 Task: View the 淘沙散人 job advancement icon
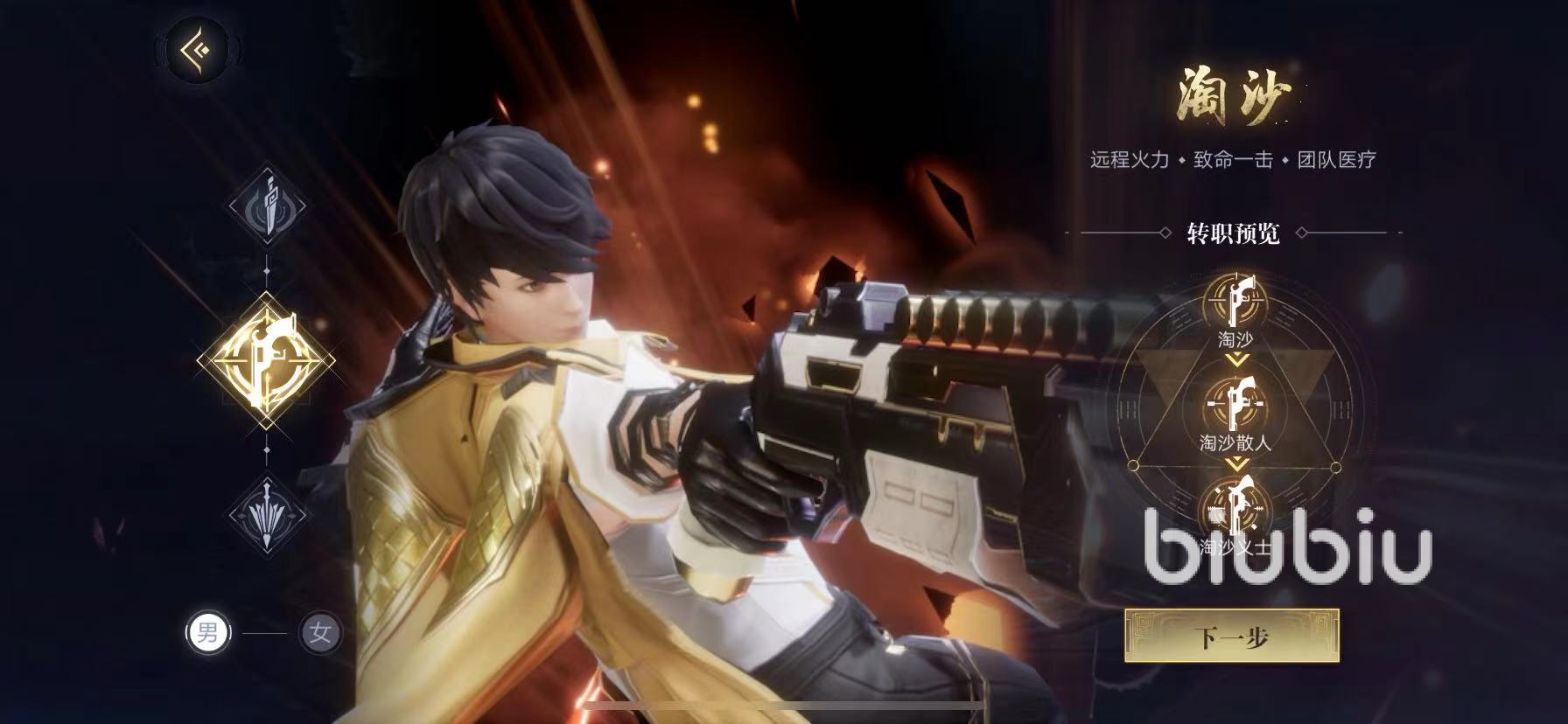pos(1235,405)
